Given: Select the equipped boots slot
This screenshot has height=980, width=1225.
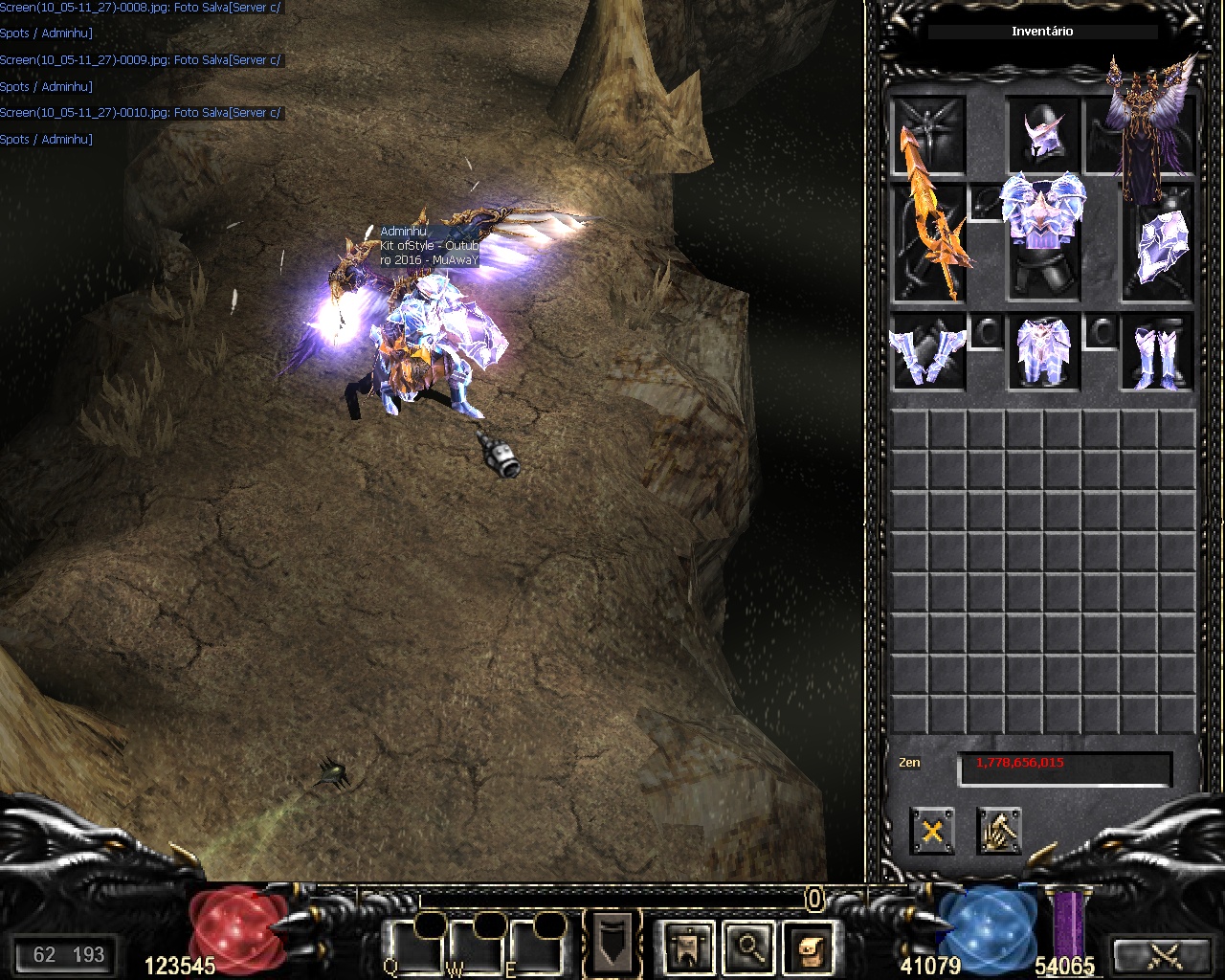Looking at the screenshot, I should point(1158,352).
